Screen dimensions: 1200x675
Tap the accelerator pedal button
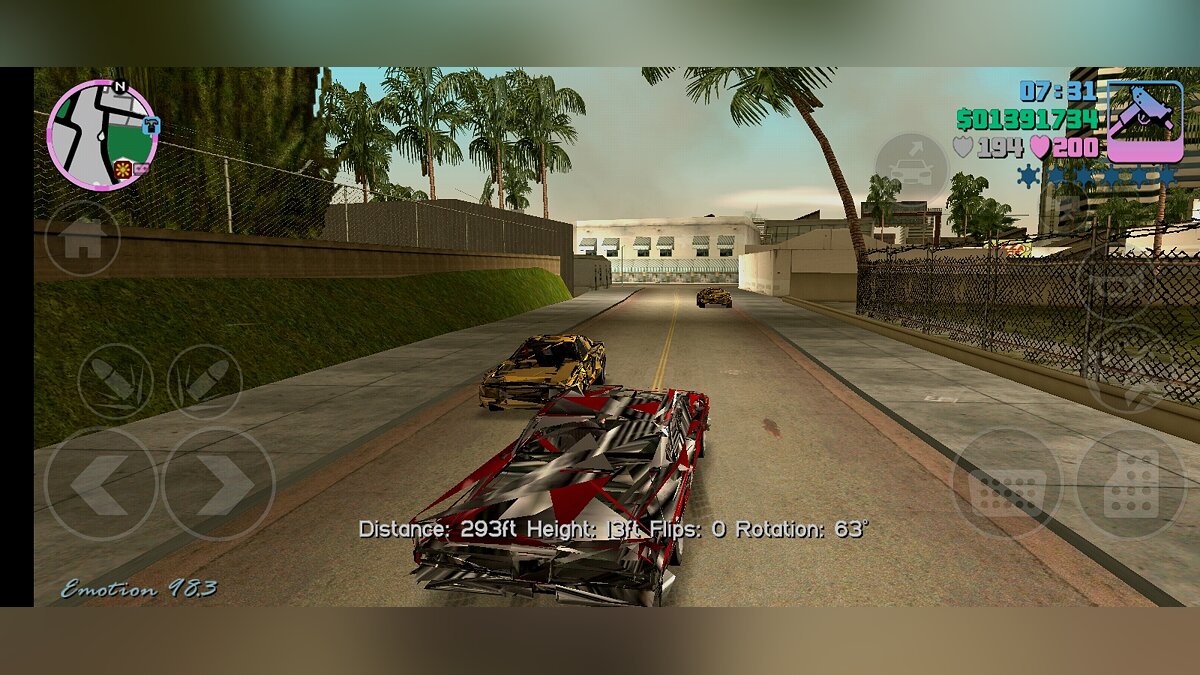point(1130,484)
